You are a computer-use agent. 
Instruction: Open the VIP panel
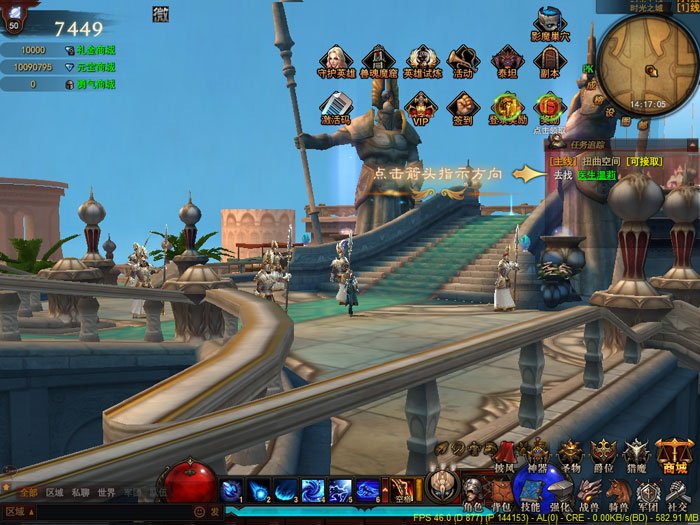click(421, 107)
